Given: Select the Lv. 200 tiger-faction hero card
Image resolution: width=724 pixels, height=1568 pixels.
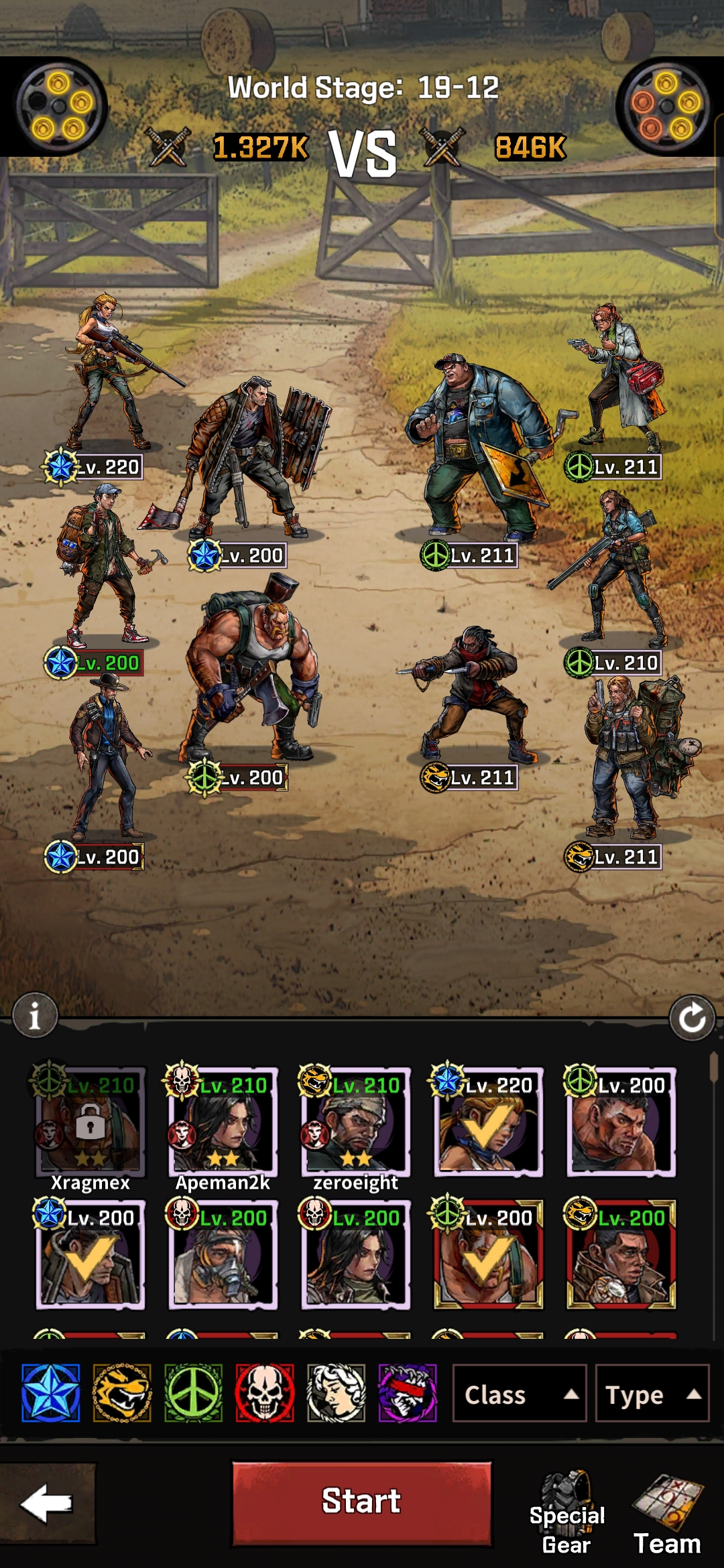Looking at the screenshot, I should click(621, 1255).
